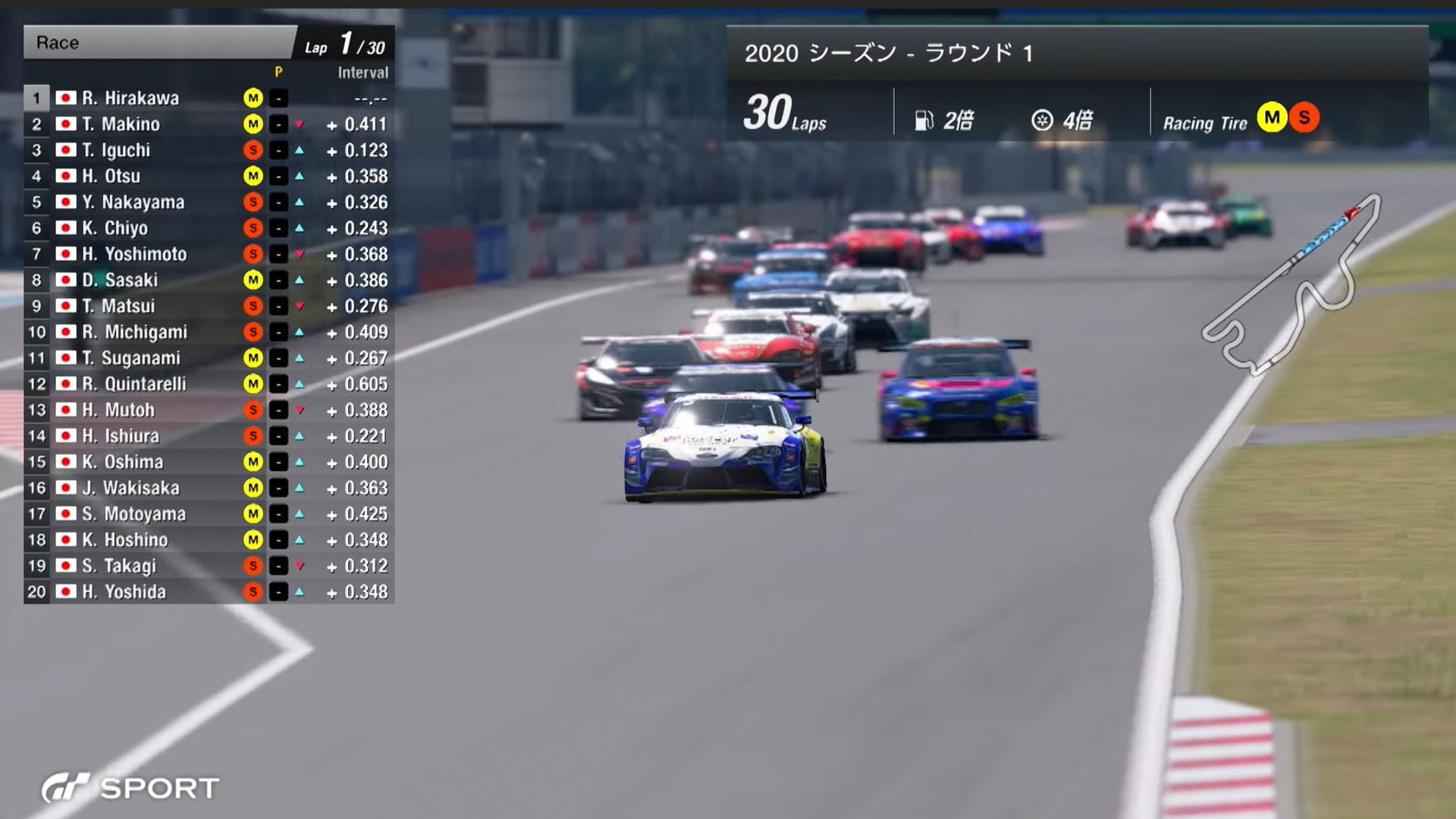The height and width of the screenshot is (819, 1456).
Task: Select K. Chiyo's standings row
Action: tap(115, 228)
